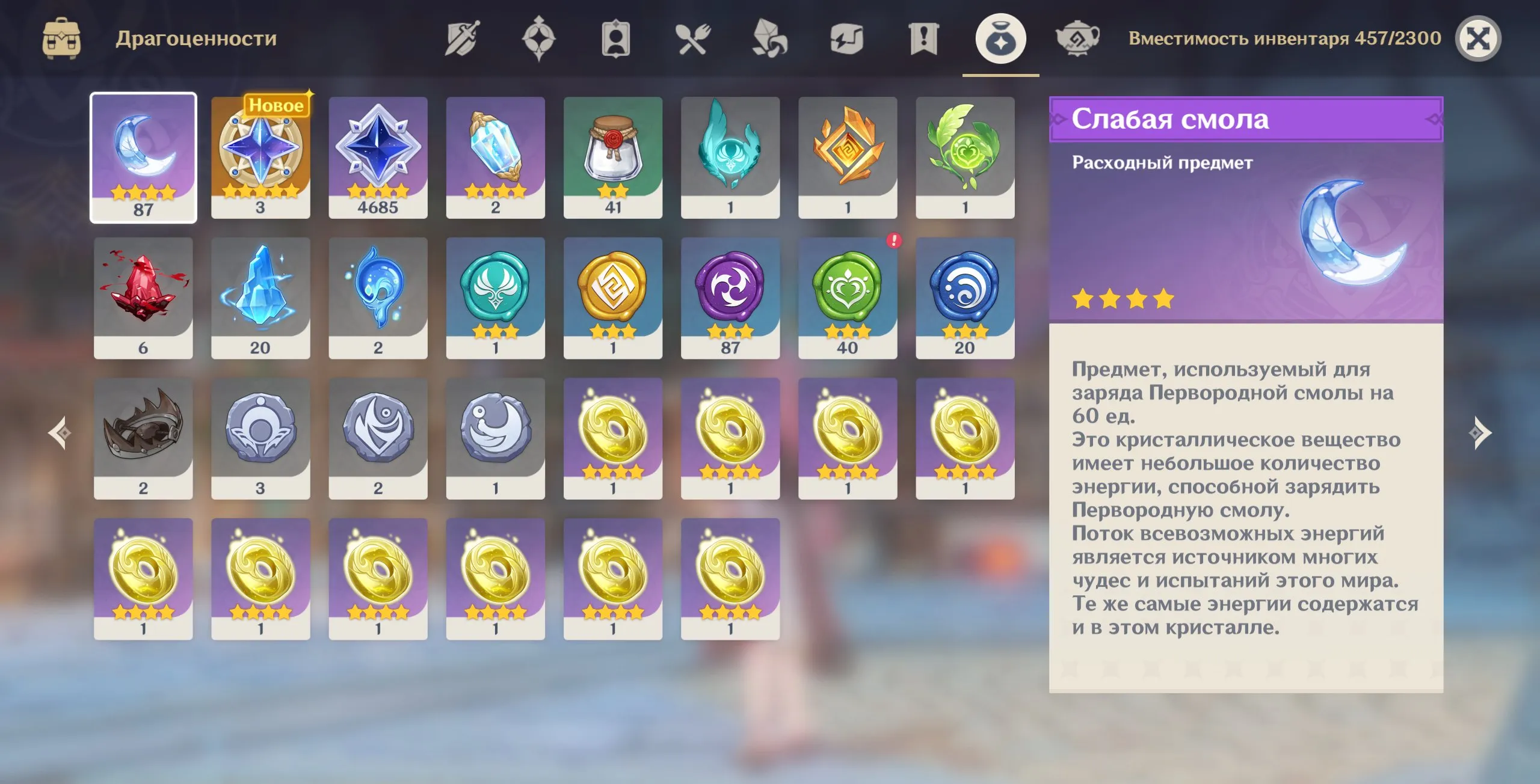This screenshot has width=1540, height=784.
Task: Select the purple Electro sigil stack of 87
Action: pyautogui.click(x=731, y=298)
